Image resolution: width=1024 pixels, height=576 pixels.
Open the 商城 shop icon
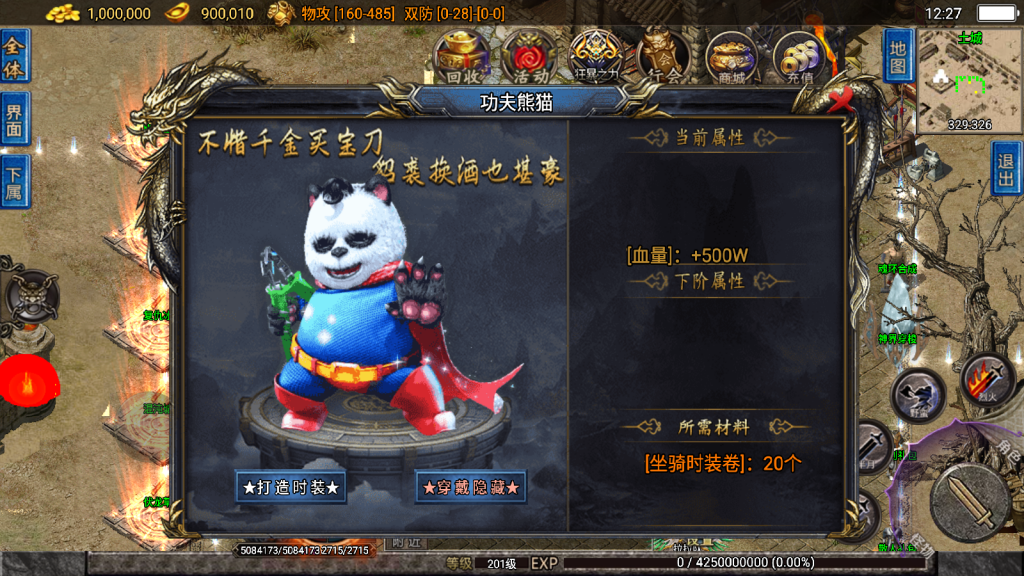coord(731,57)
